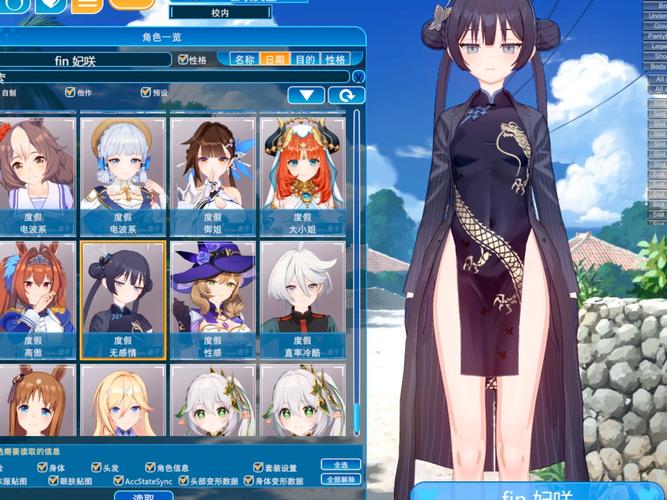Toggle the 角色信息 load option

(x=149, y=467)
